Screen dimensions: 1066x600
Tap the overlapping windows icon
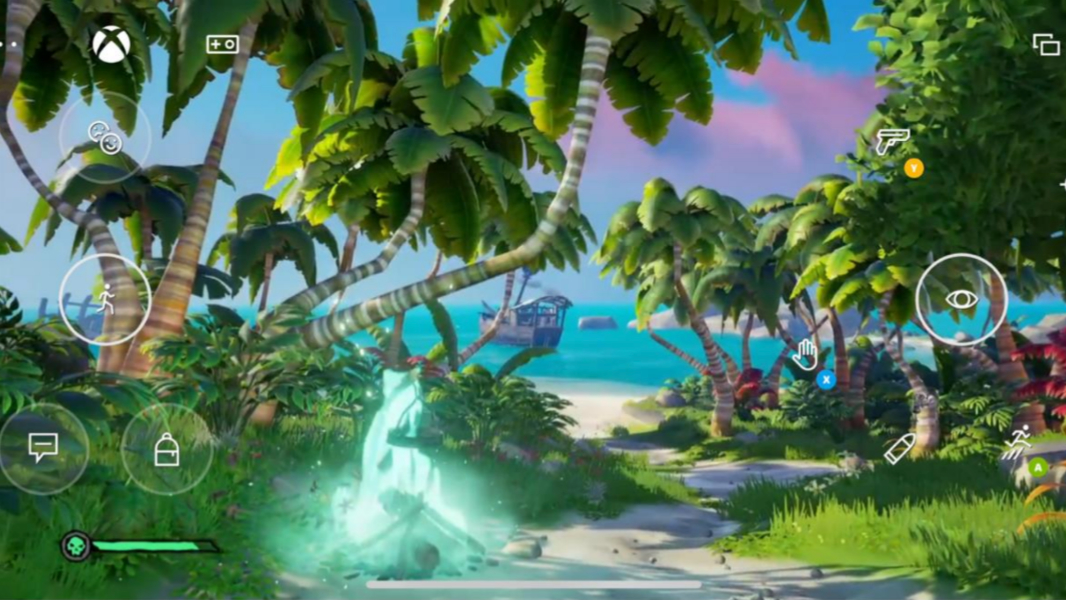[x=1046, y=45]
